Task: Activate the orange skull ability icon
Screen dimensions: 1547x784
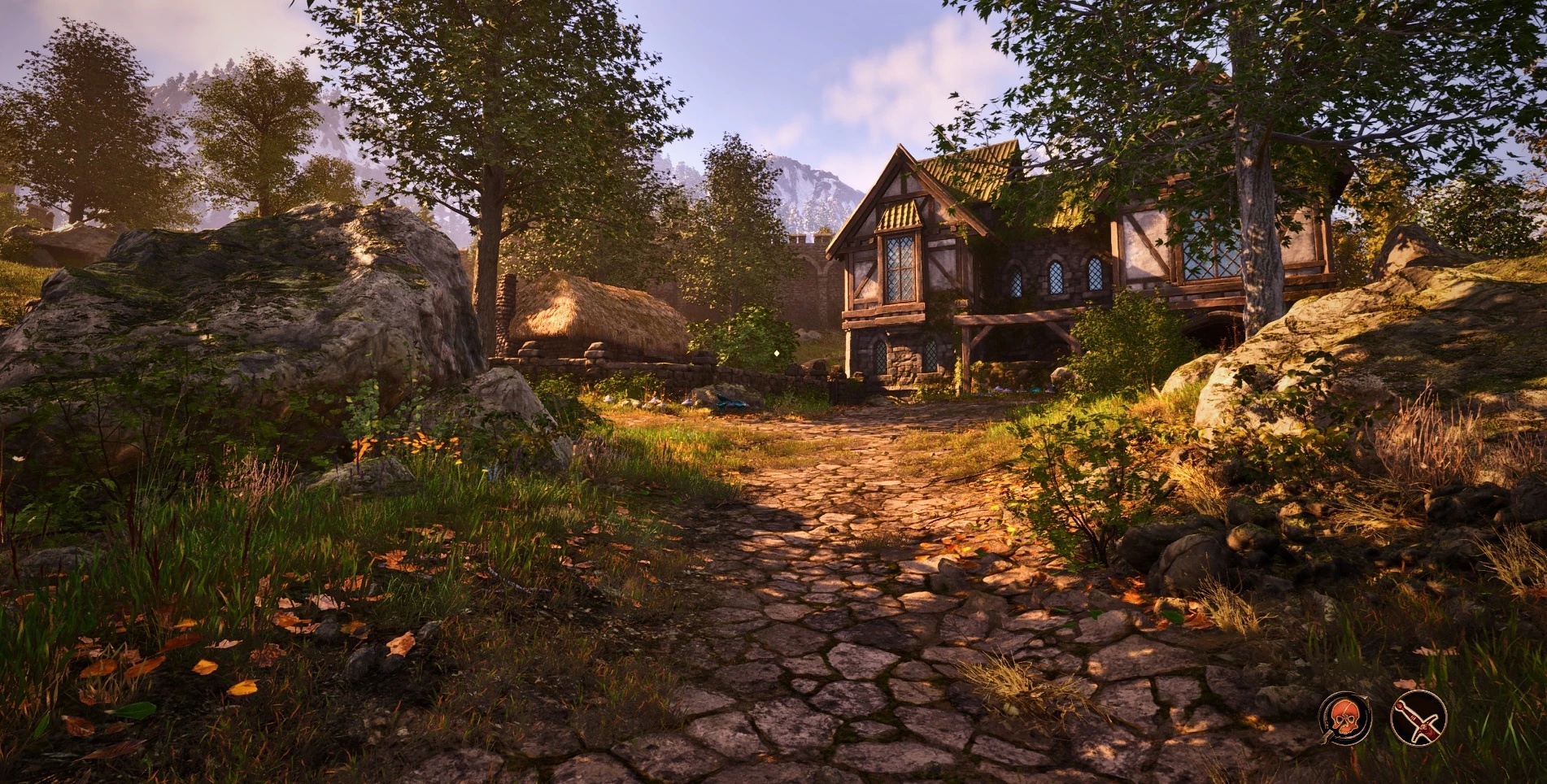Action: click(x=1345, y=717)
